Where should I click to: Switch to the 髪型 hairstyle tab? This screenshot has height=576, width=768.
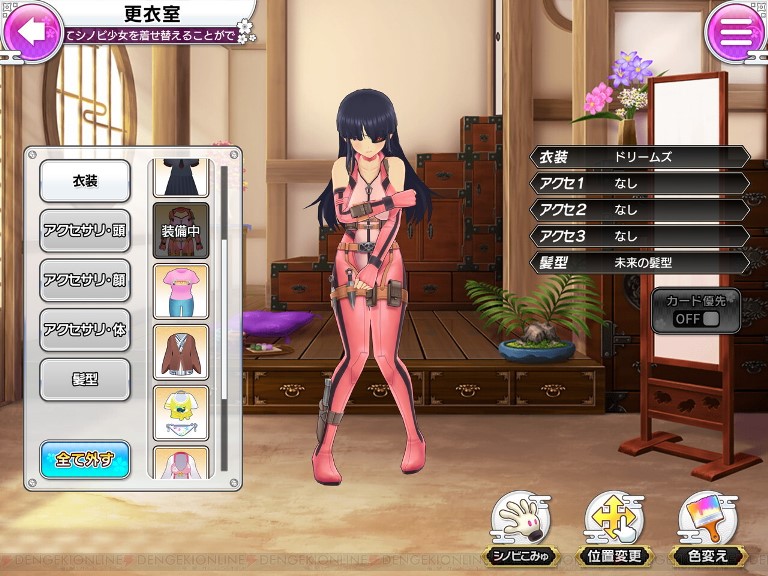85,379
